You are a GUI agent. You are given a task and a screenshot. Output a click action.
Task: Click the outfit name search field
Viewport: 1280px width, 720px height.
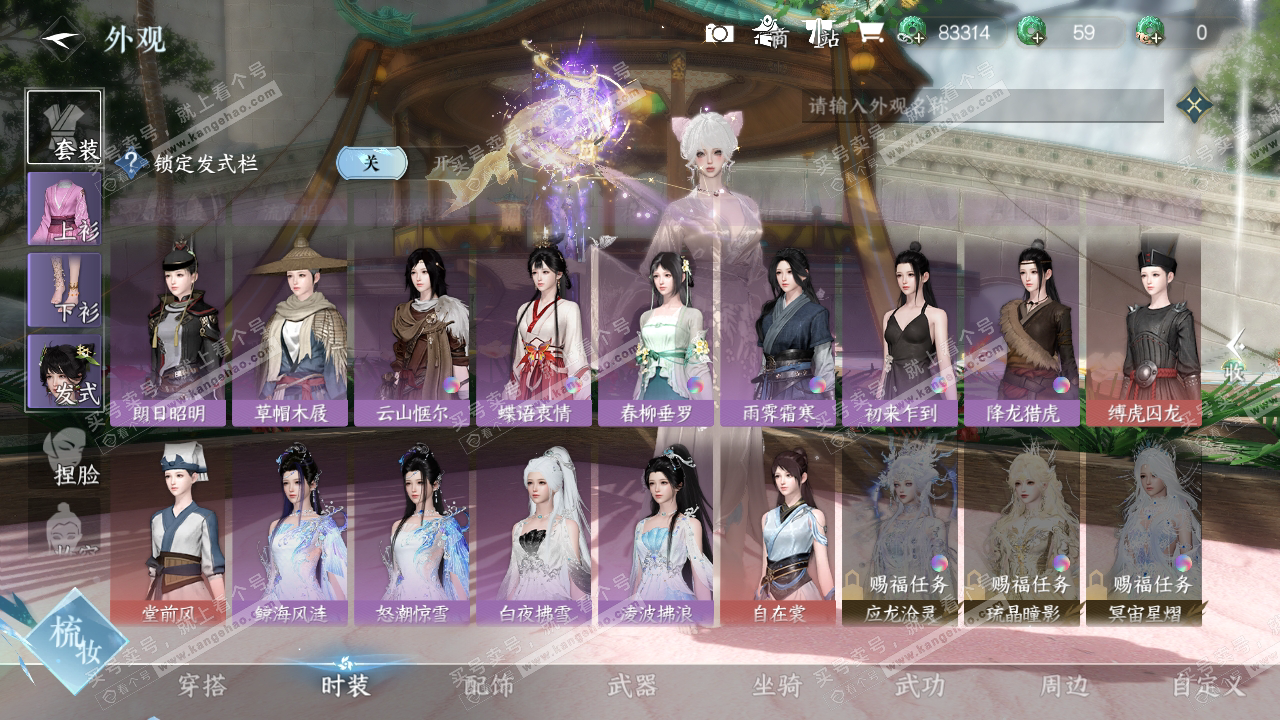pyautogui.click(x=980, y=105)
